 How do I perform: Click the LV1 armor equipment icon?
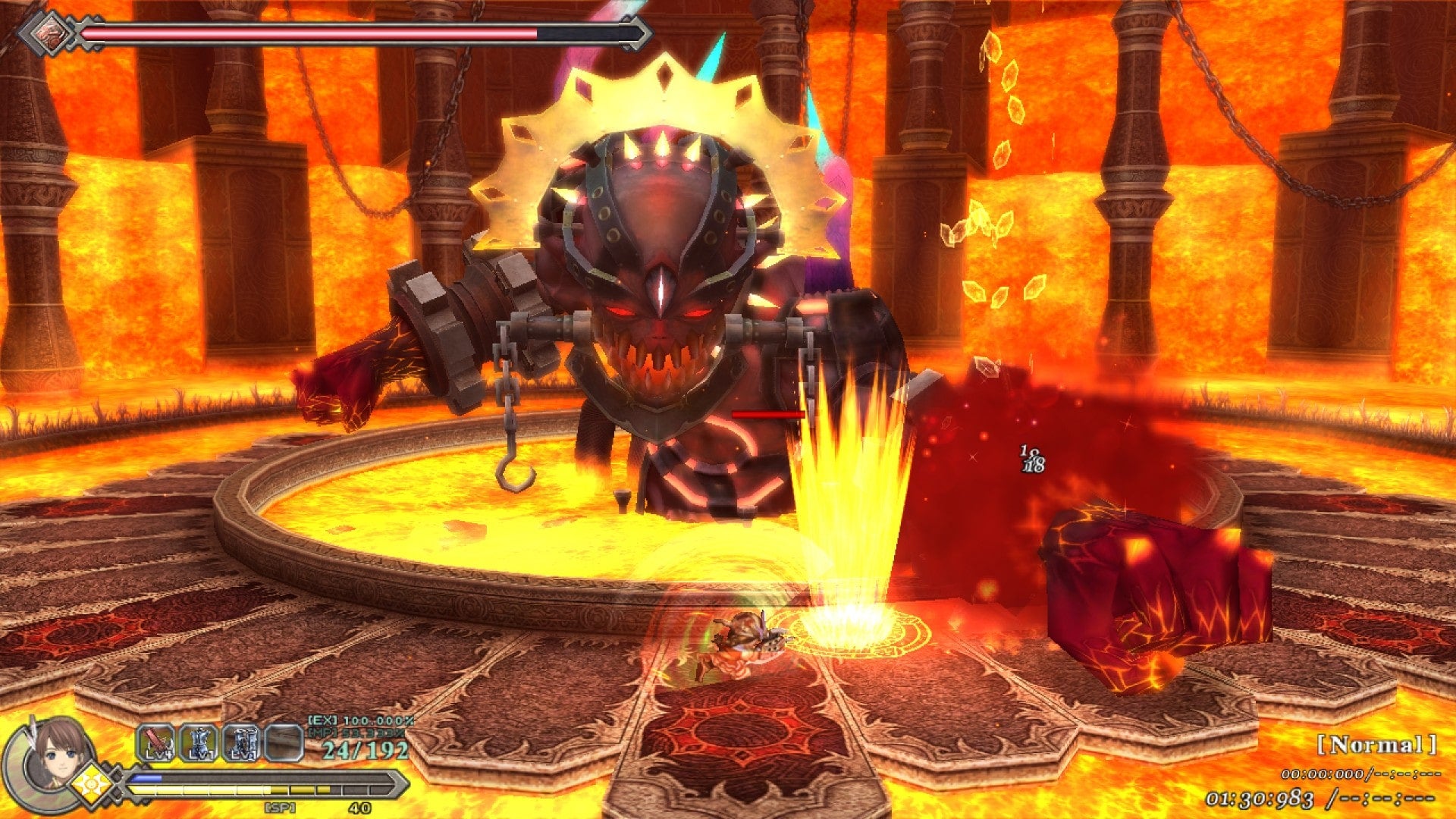[x=199, y=742]
